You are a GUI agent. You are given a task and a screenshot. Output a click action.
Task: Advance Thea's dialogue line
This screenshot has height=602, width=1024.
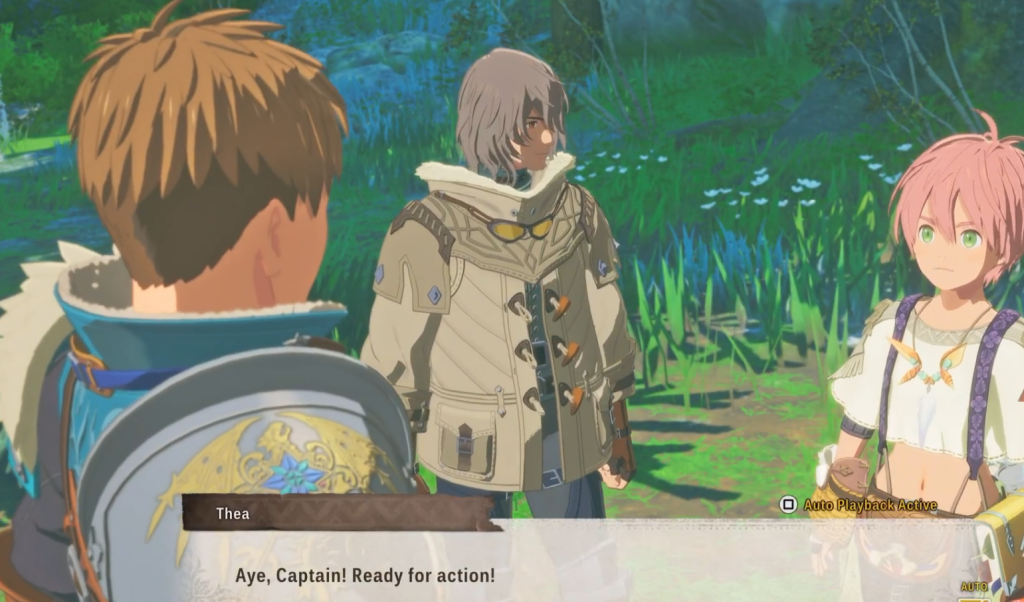pos(364,577)
